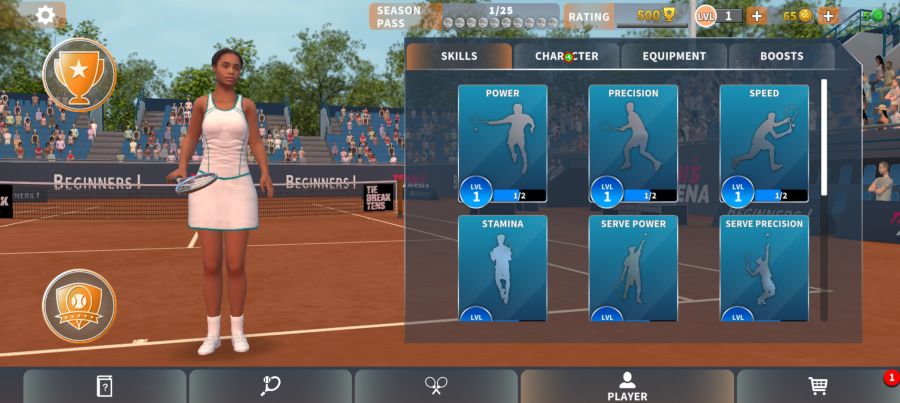Buy more coins with the plus button
The height and width of the screenshot is (403, 900).
828,15
